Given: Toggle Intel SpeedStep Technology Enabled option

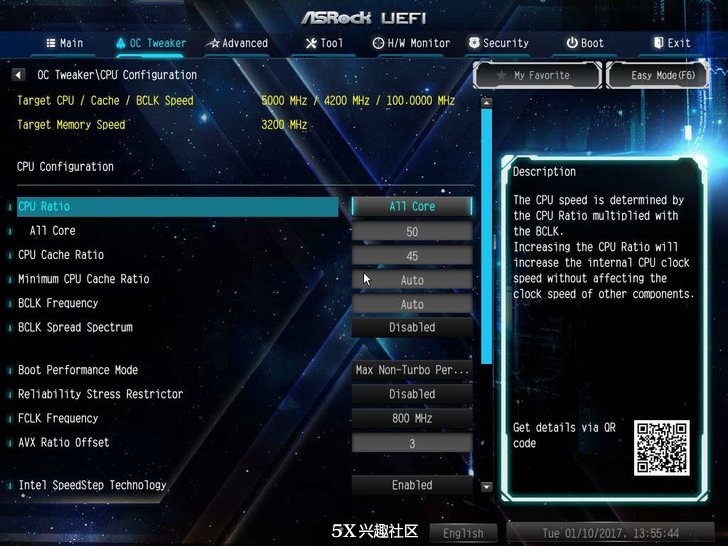Looking at the screenshot, I should click(x=411, y=485).
